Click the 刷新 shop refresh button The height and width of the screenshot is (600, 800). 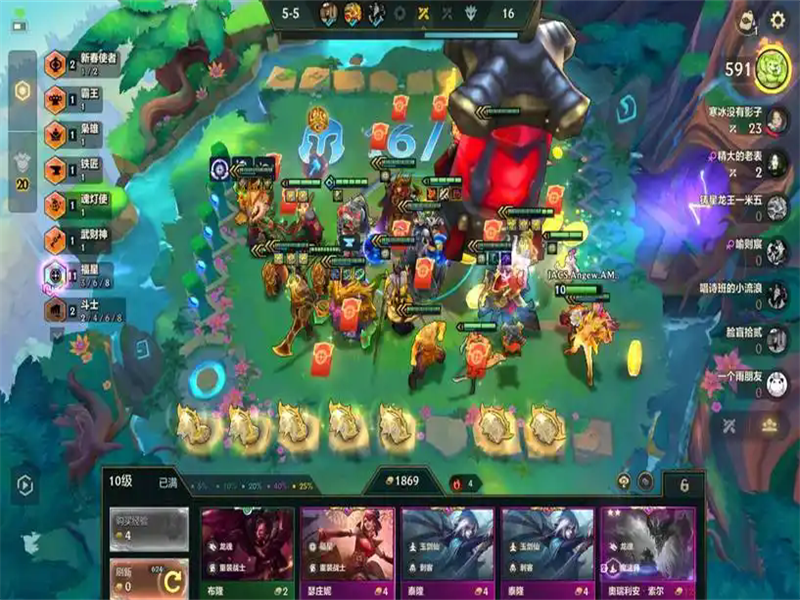pos(148,578)
